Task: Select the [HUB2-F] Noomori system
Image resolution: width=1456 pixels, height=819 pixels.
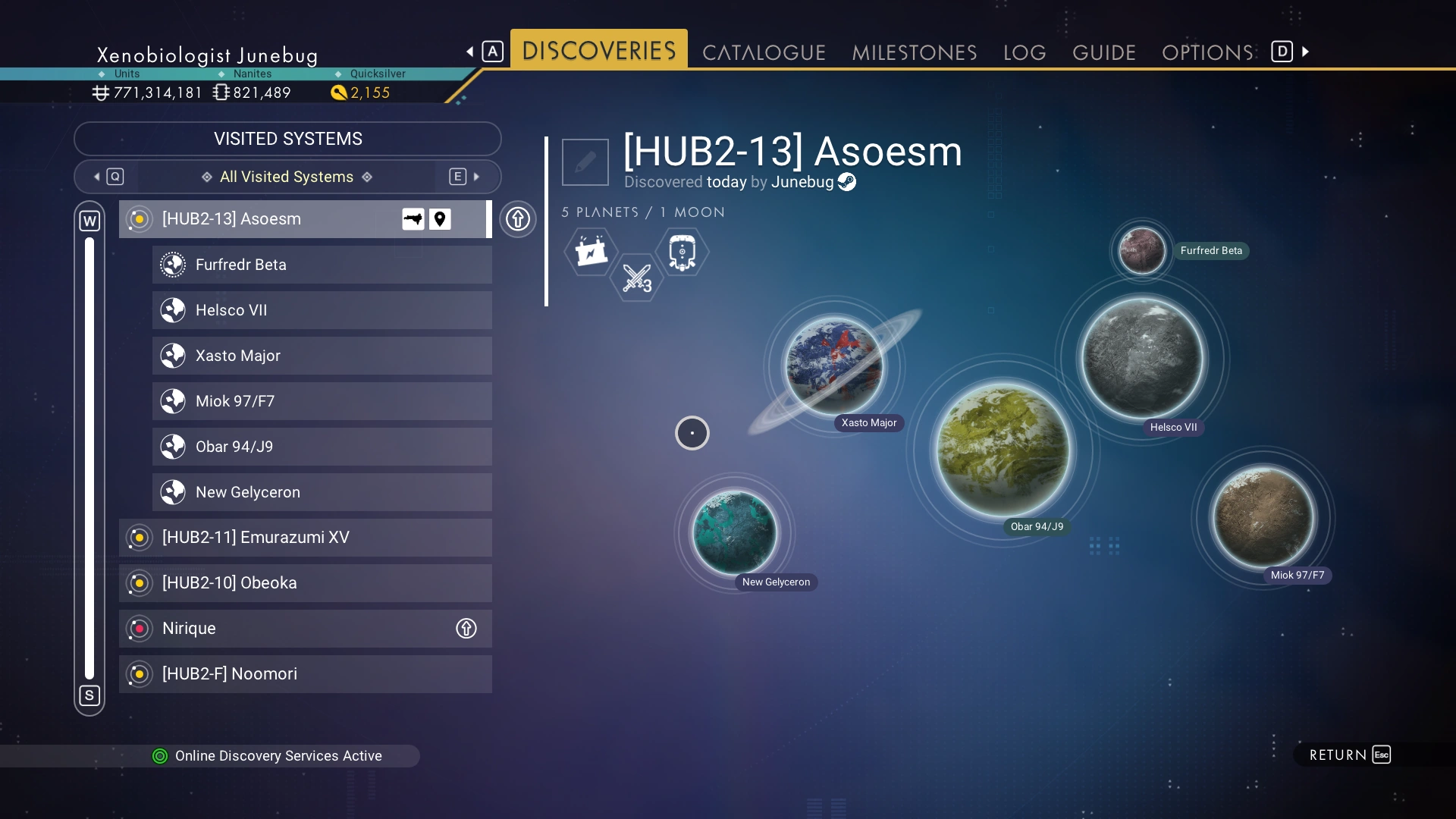Action: click(x=305, y=674)
